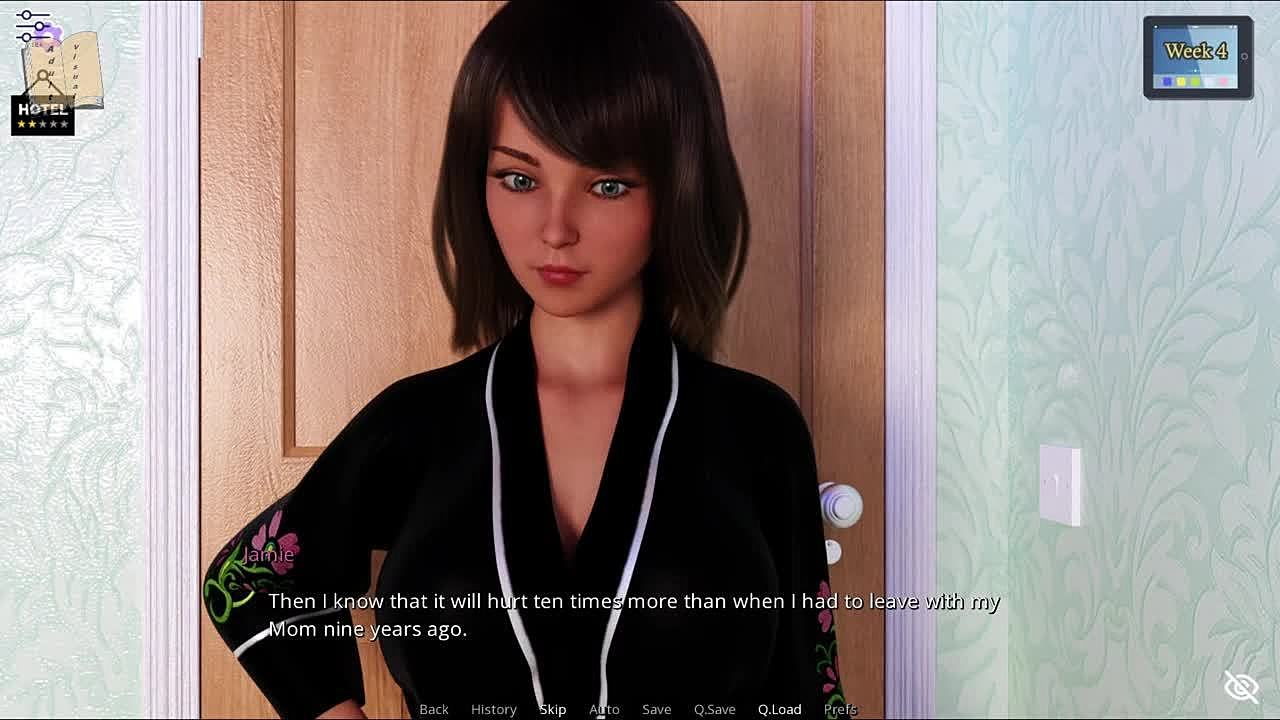The image size is (1280, 720).
Task: Quick load with Q.Load
Action: 779,709
